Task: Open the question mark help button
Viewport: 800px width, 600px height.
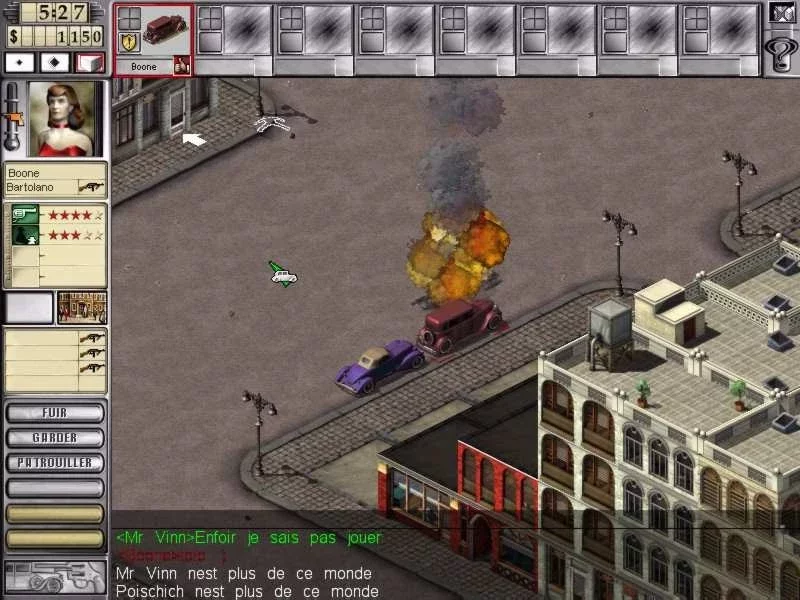Action: (x=780, y=49)
